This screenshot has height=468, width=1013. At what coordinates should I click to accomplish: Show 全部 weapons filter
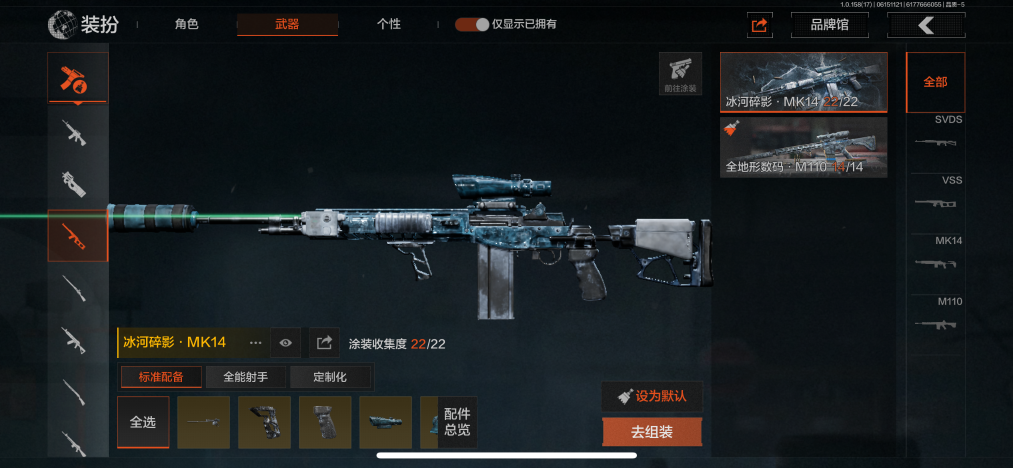(x=935, y=82)
